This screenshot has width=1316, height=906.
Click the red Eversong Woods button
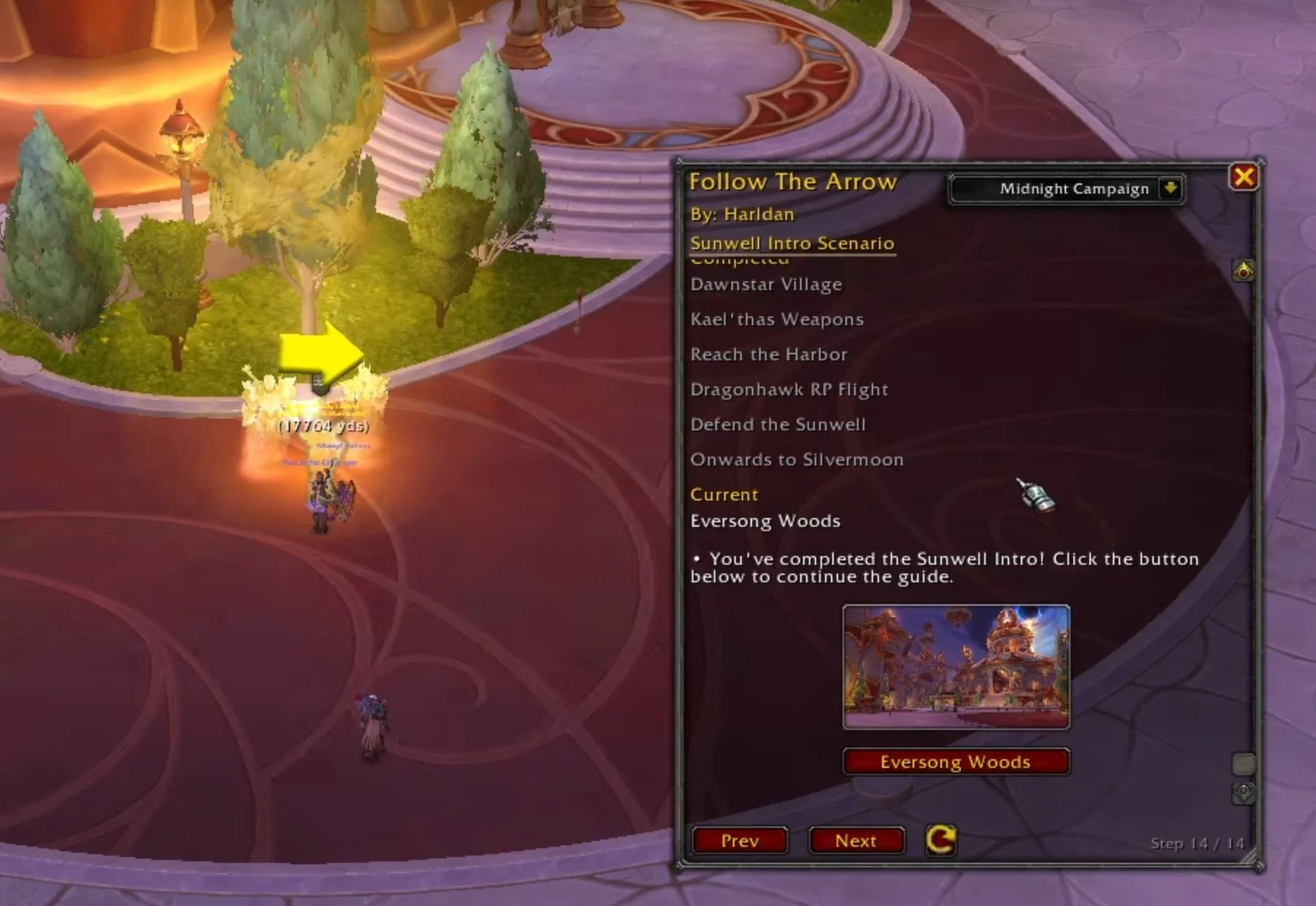coord(956,762)
